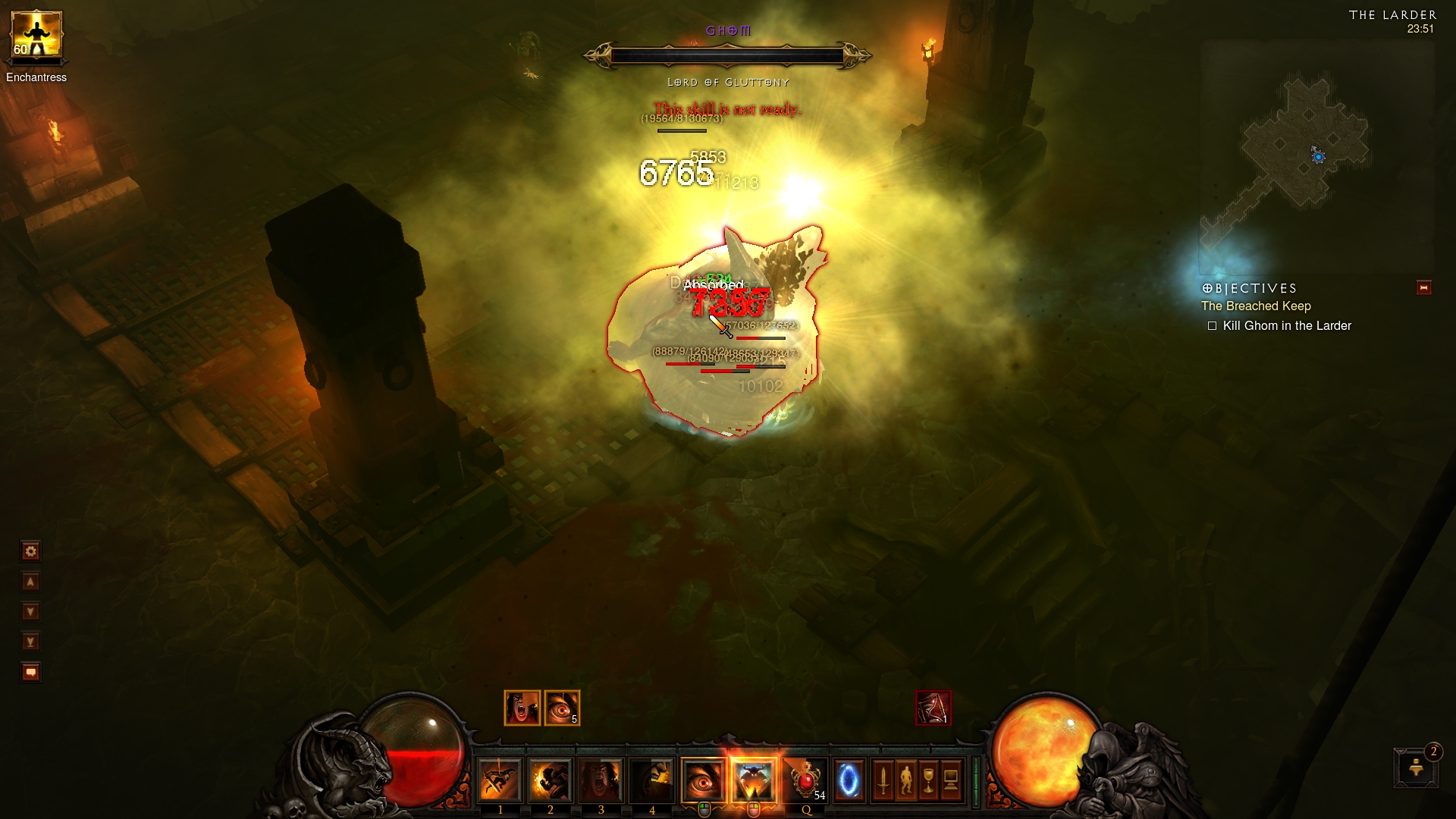
Task: Open the inventory via the sword icon
Action: click(x=884, y=780)
